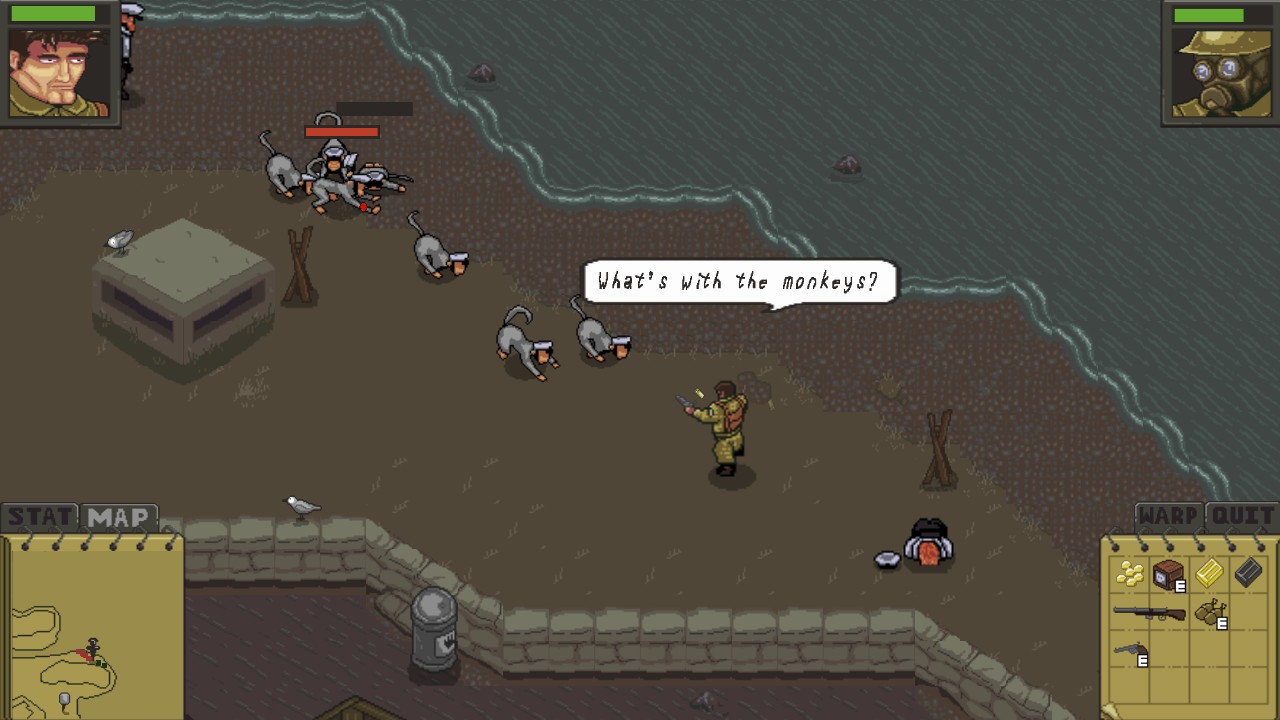Select the gold nuggets in inventory
This screenshot has width=1280, height=720.
[1131, 573]
